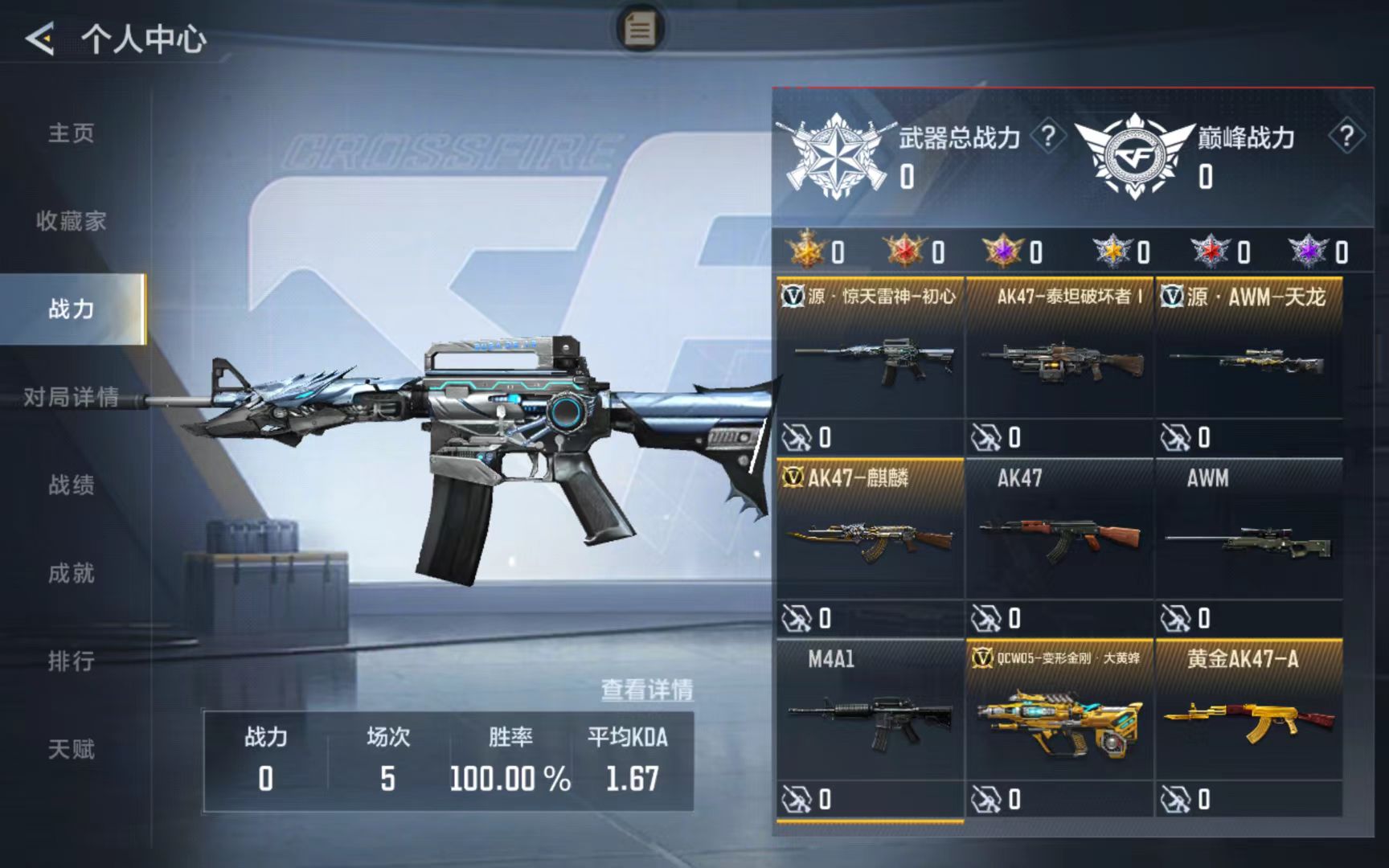The width and height of the screenshot is (1389, 868).
Task: Open the 成就 tab
Action: (x=72, y=573)
